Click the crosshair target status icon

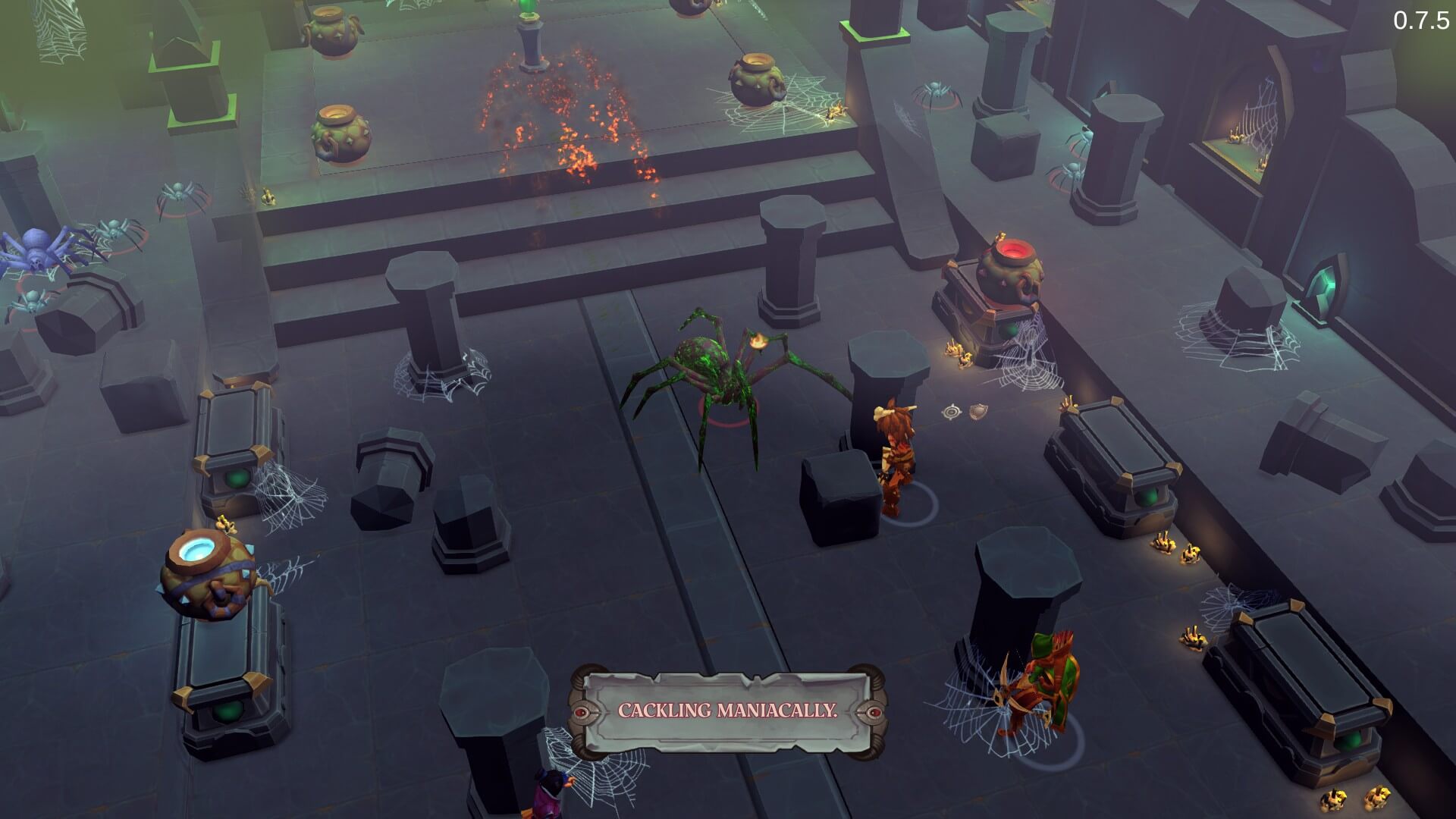(x=952, y=413)
